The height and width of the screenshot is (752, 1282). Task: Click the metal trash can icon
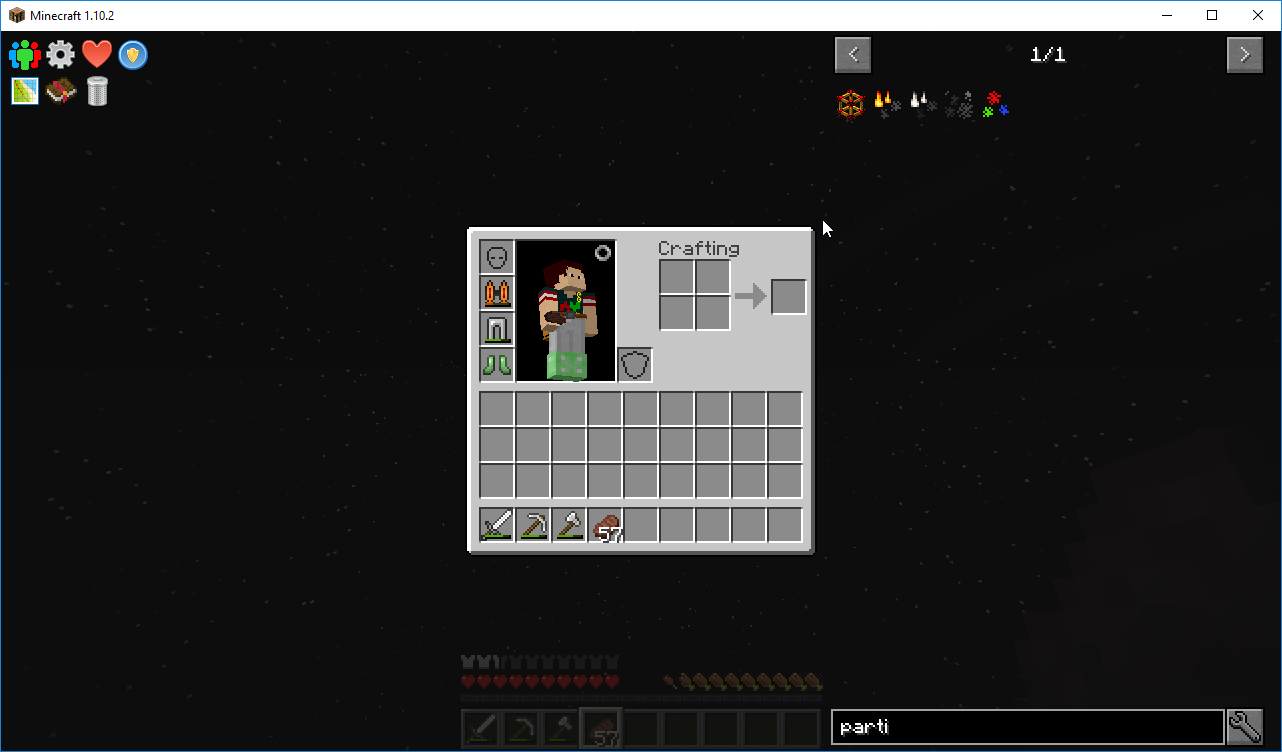97,91
